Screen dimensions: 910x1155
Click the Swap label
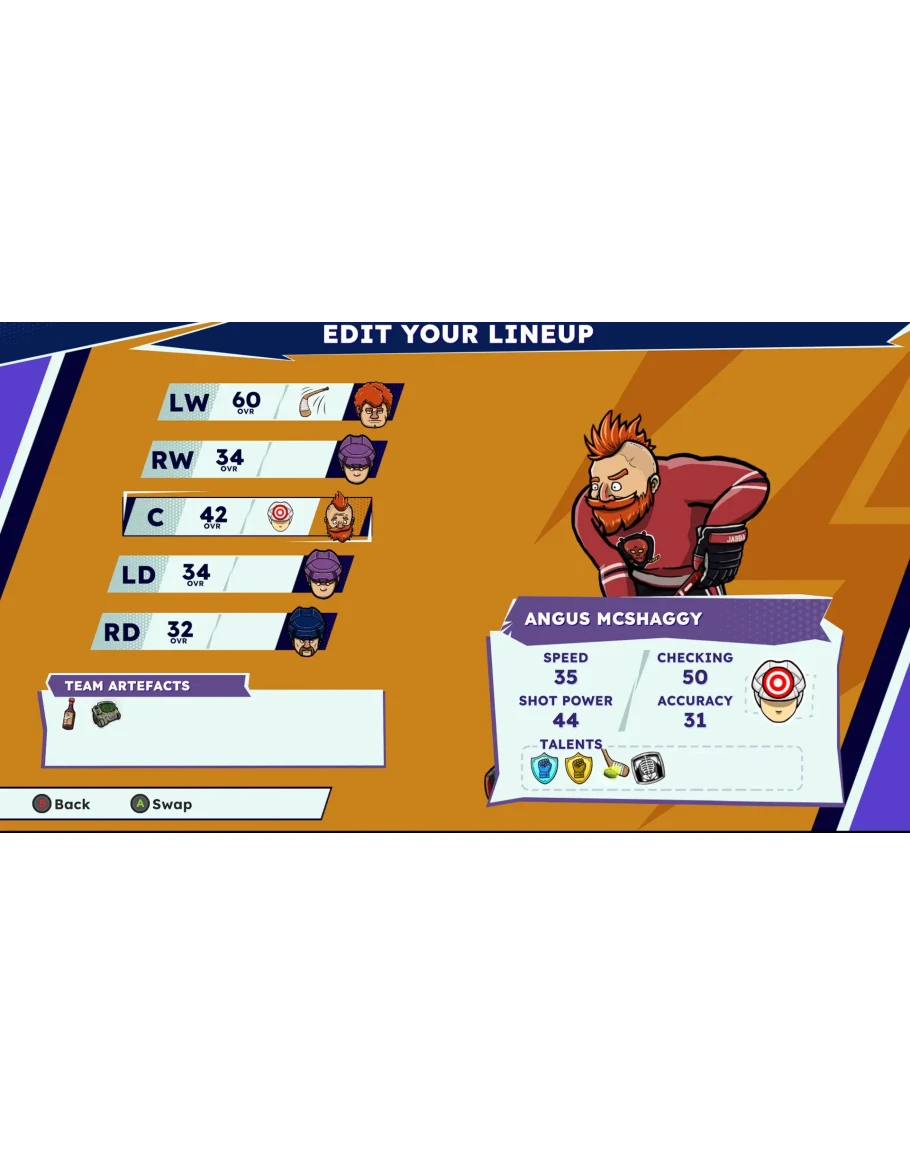[x=172, y=804]
